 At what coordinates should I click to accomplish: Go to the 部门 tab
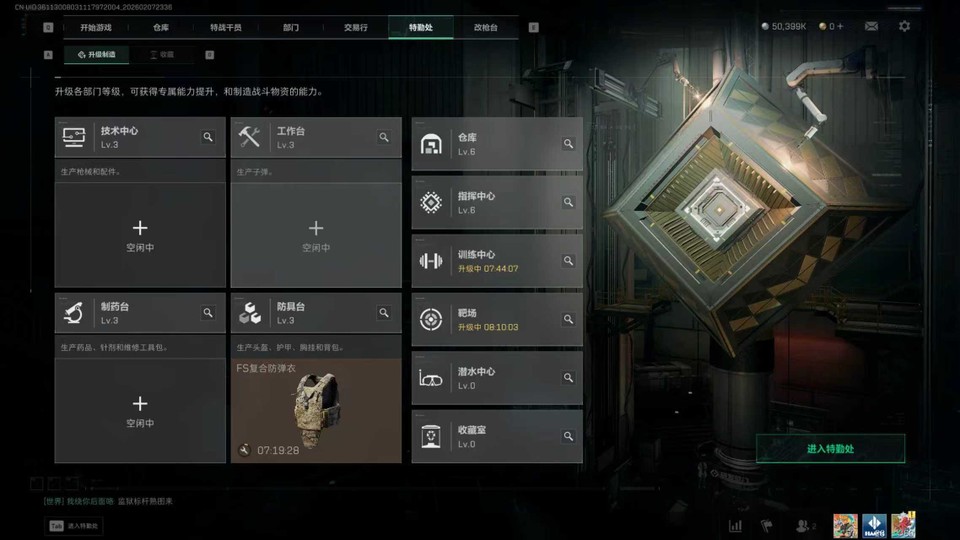pyautogui.click(x=290, y=28)
